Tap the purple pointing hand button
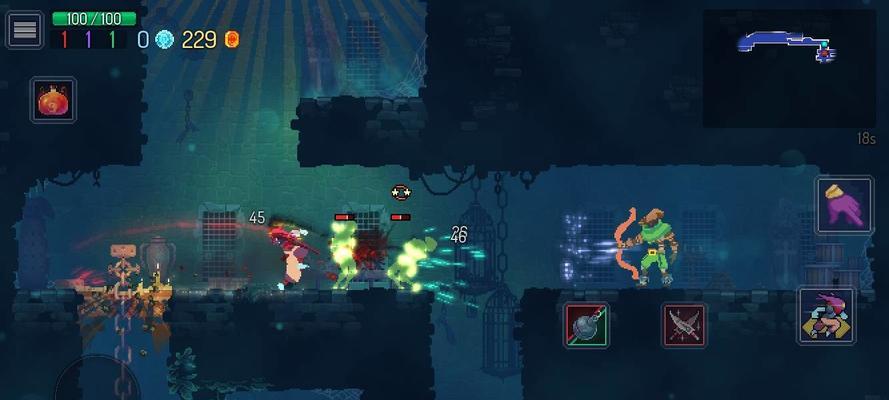Viewport: 889px width, 400px height. click(x=837, y=206)
